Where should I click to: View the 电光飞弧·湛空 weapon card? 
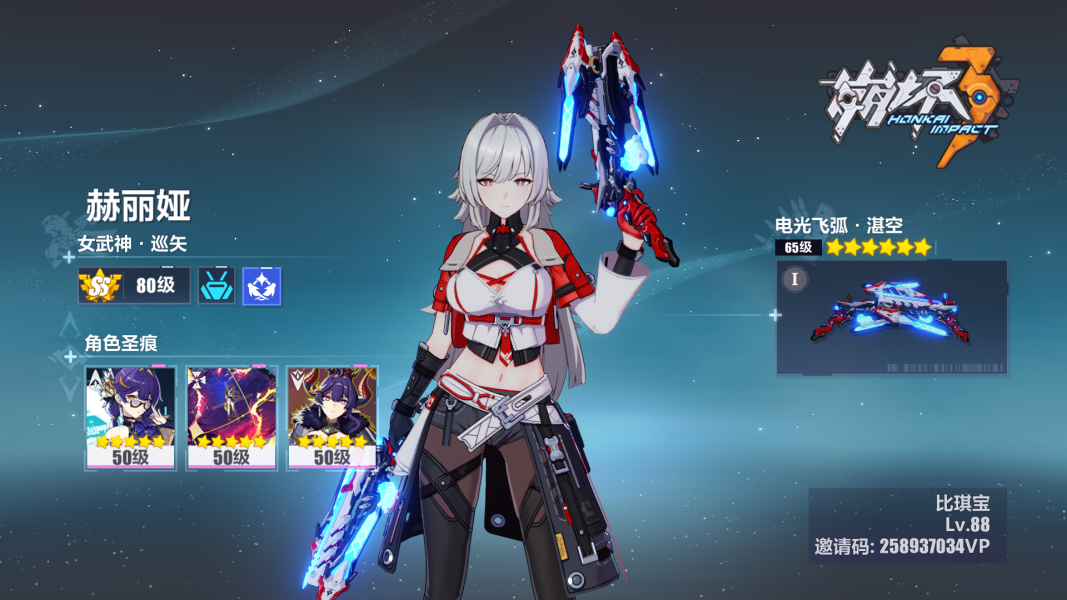click(x=892, y=317)
